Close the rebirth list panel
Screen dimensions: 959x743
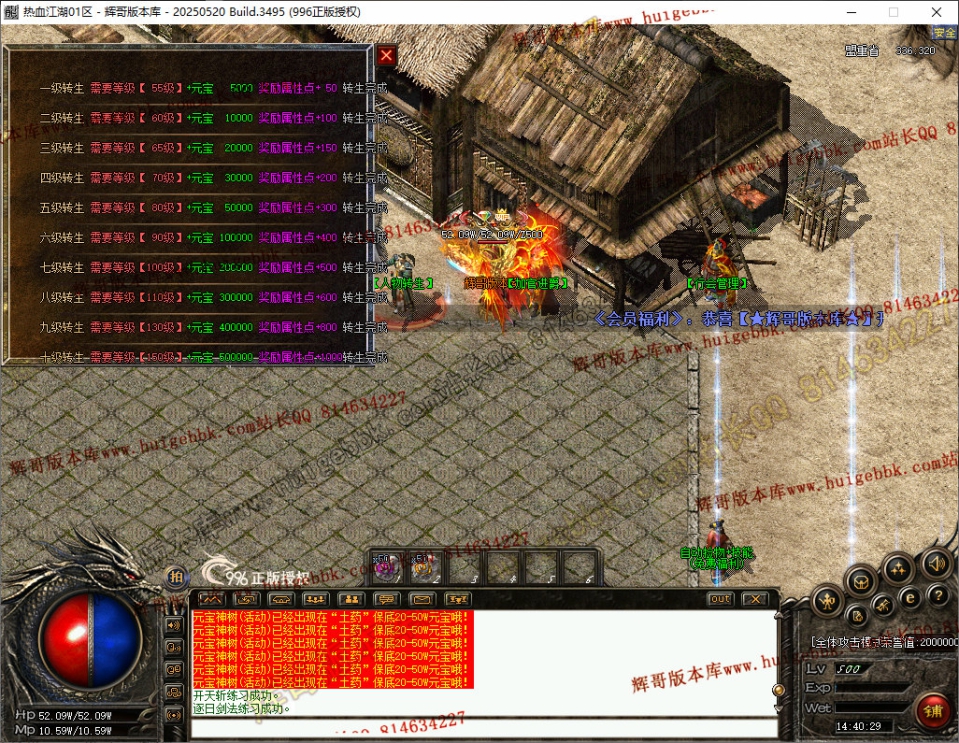pos(387,56)
